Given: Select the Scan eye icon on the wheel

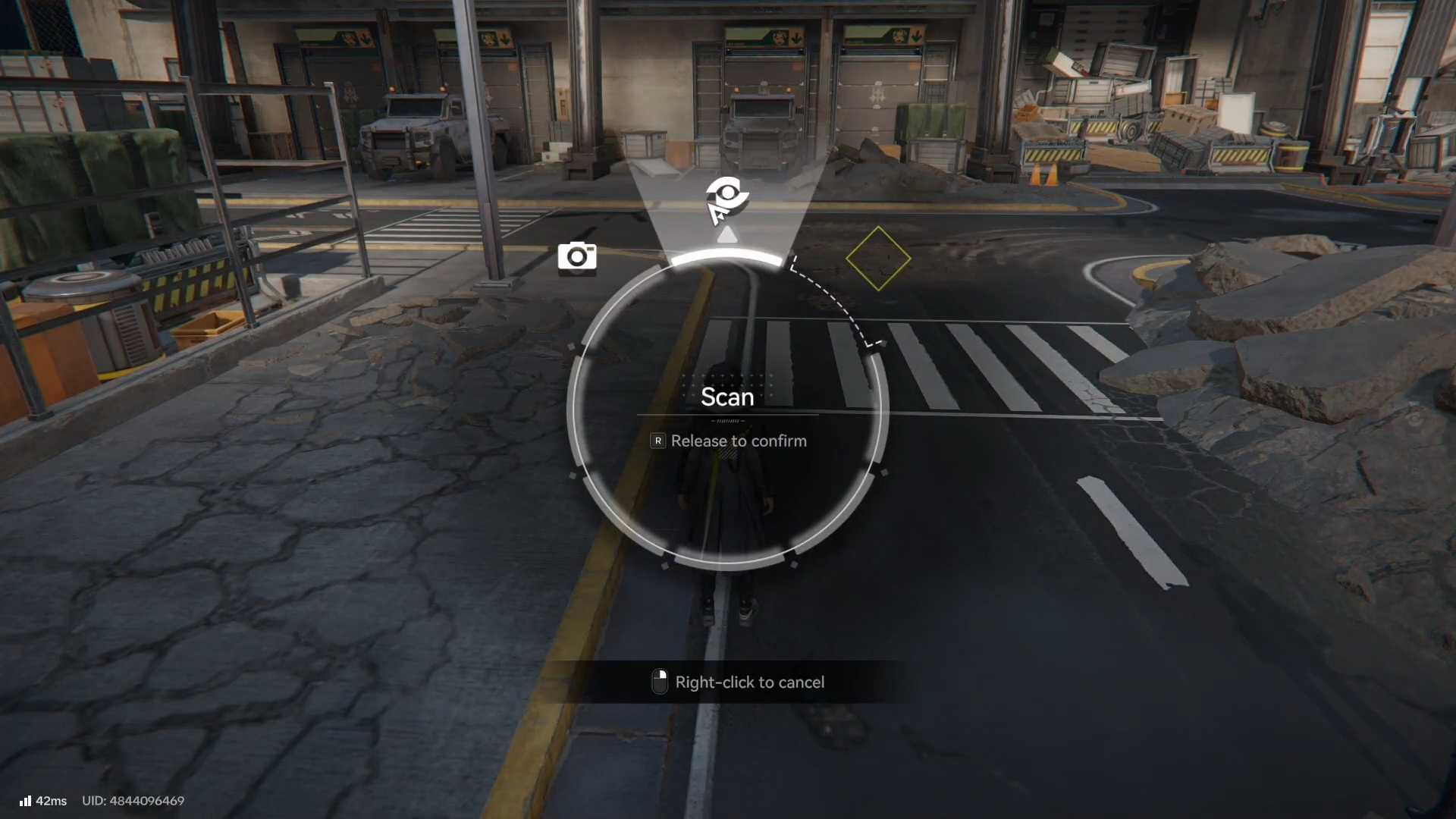Looking at the screenshot, I should click(727, 199).
